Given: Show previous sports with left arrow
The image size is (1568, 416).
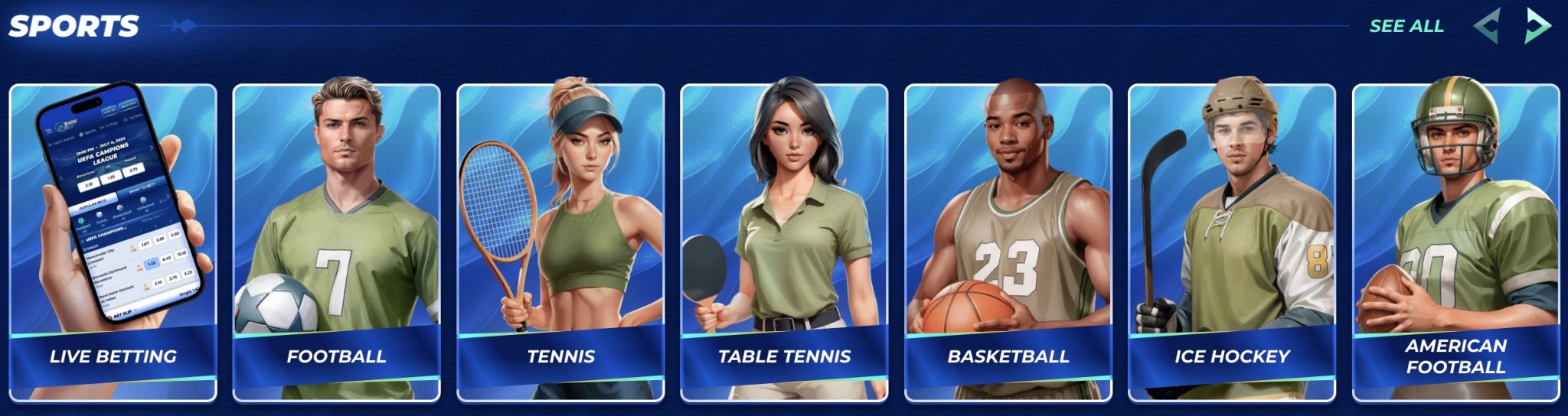Looking at the screenshot, I should coord(1486,26).
